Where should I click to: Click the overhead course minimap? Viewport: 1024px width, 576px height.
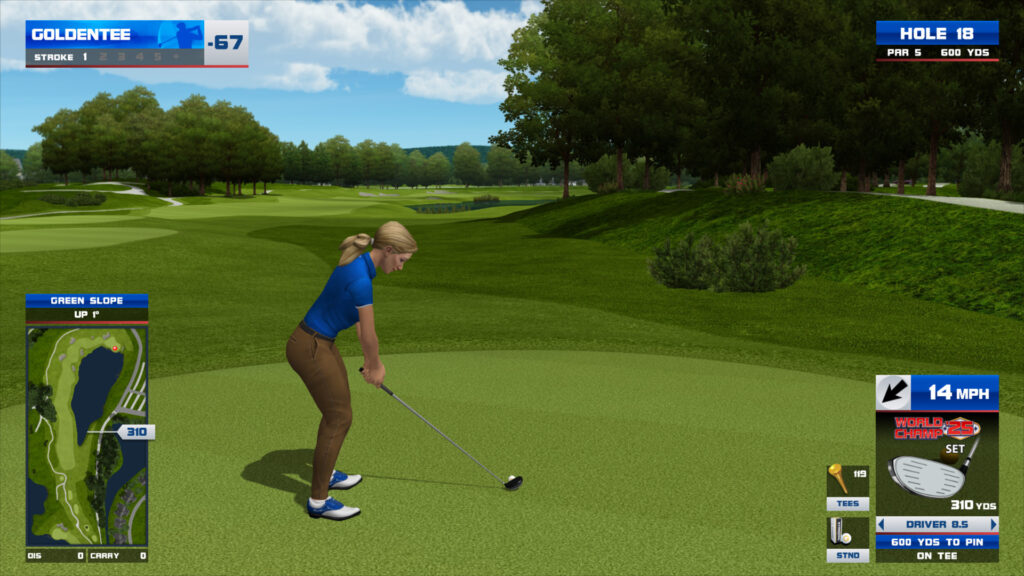(x=86, y=435)
